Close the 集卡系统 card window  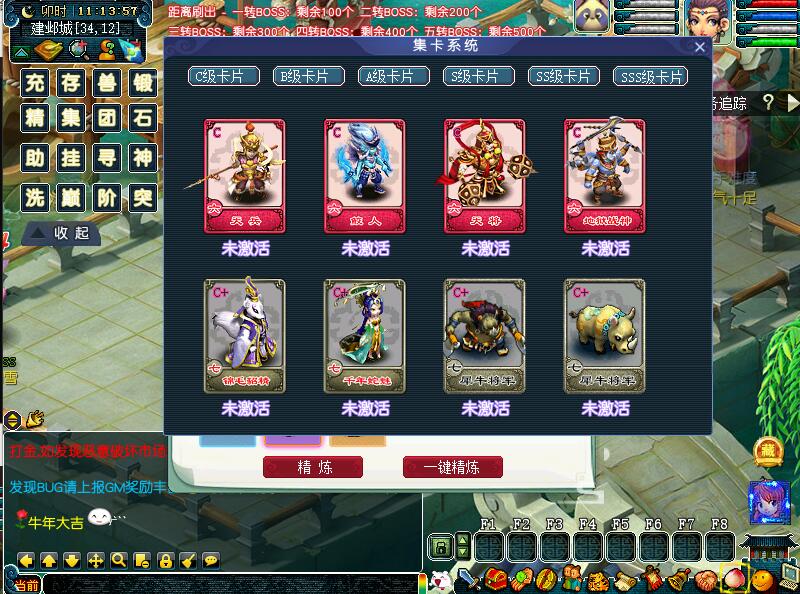700,46
